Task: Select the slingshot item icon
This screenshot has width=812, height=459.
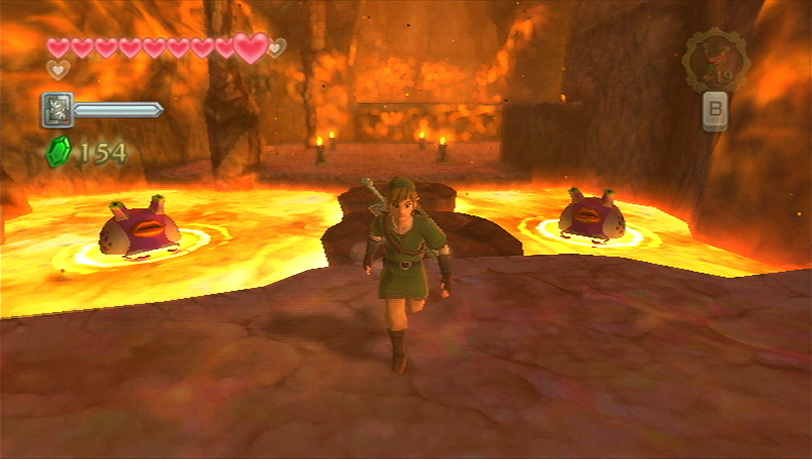Action: click(714, 62)
